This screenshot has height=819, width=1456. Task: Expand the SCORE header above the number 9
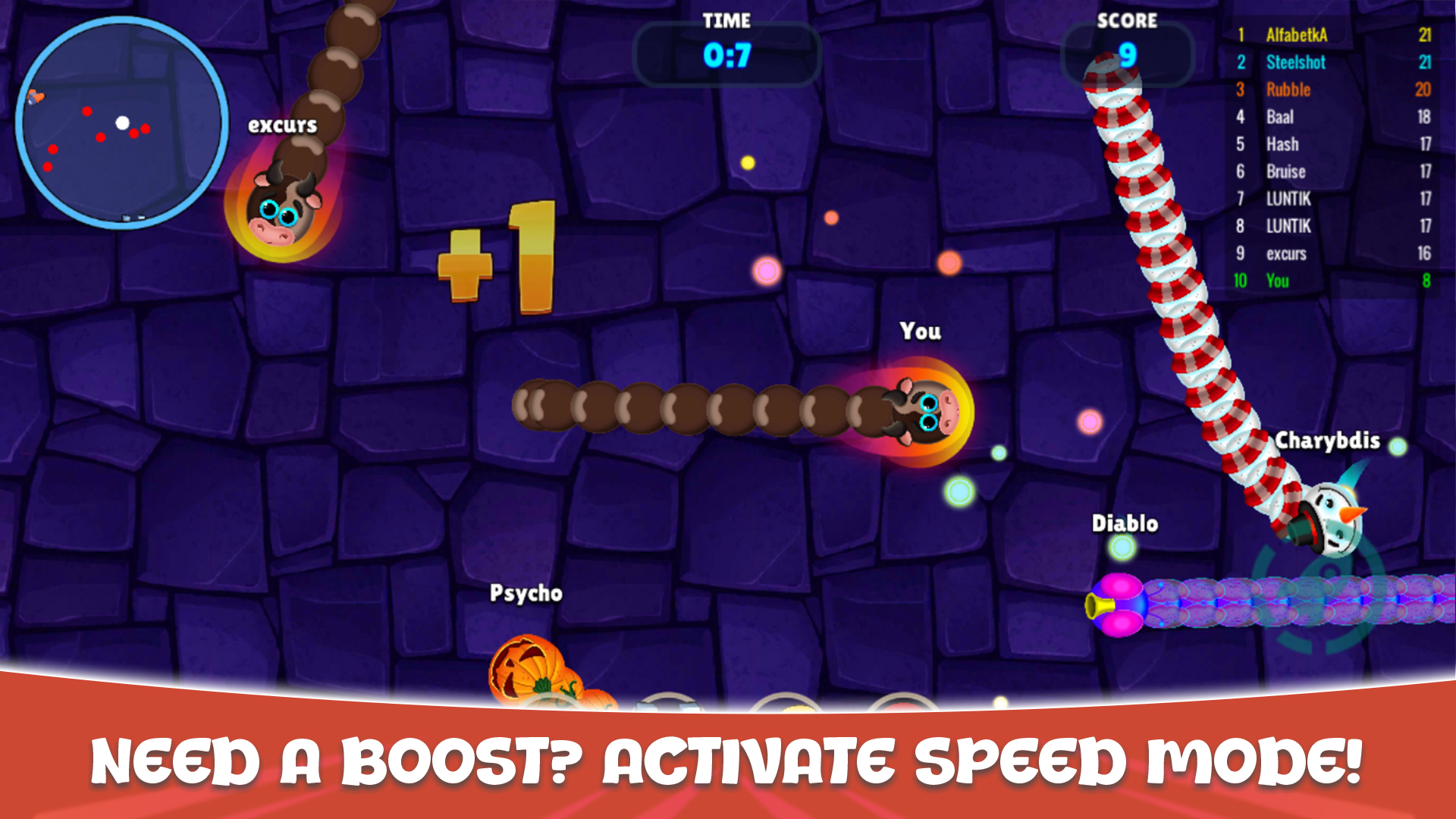coord(1128,21)
